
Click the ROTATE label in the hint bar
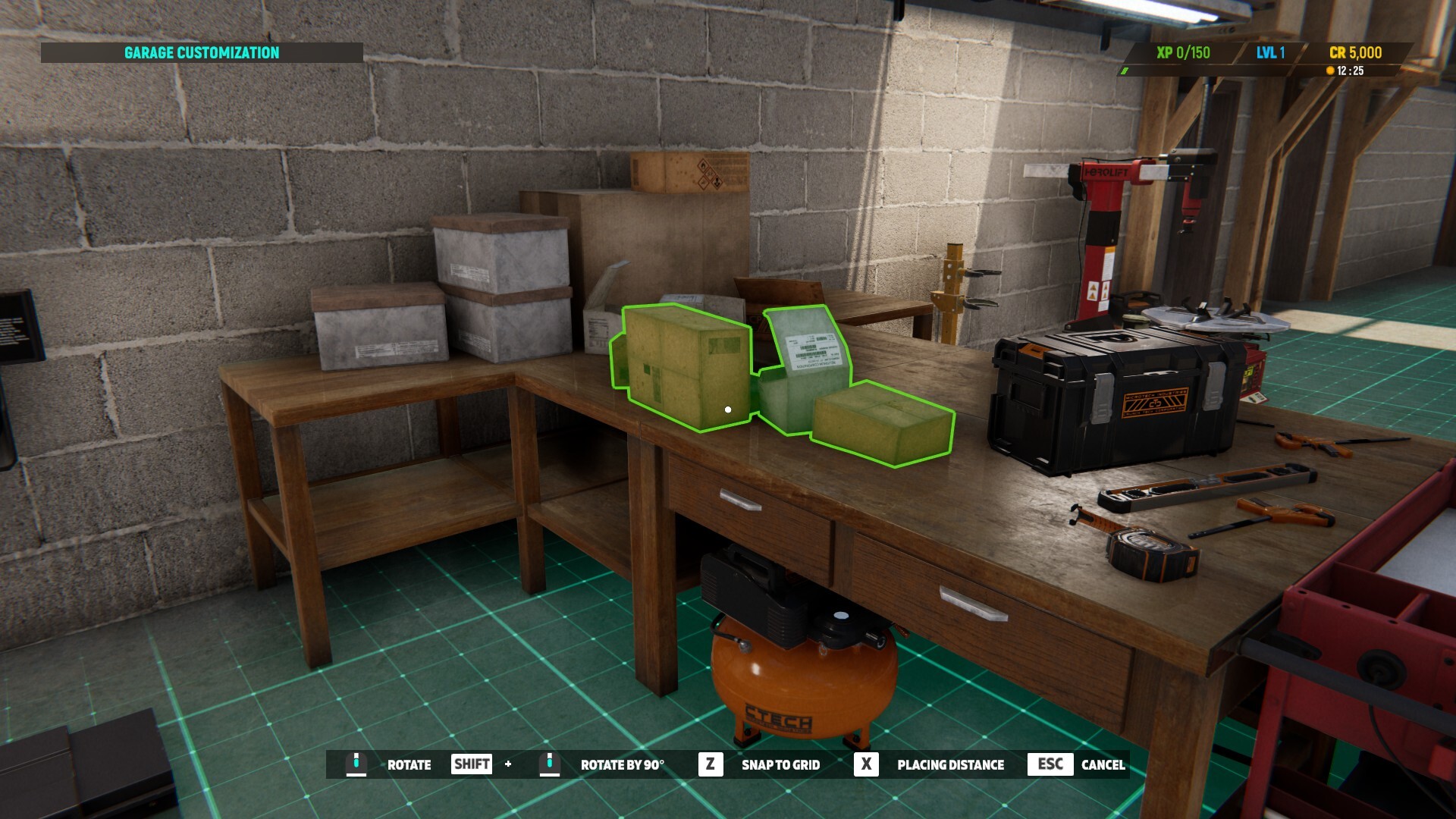409,764
